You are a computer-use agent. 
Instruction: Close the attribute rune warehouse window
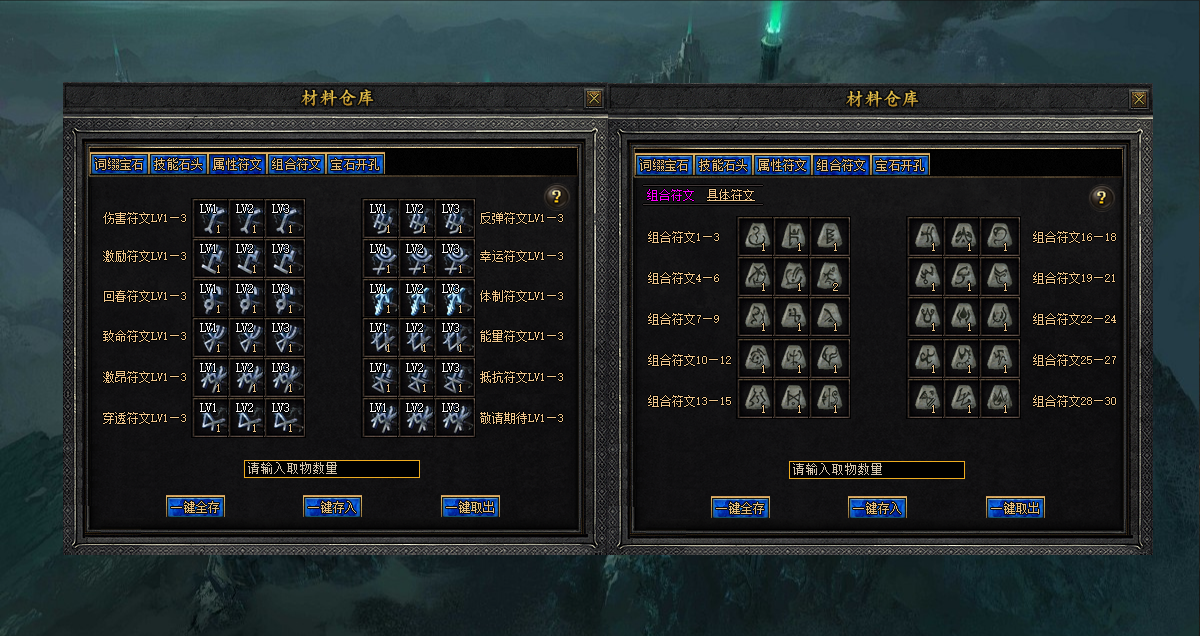(x=594, y=98)
